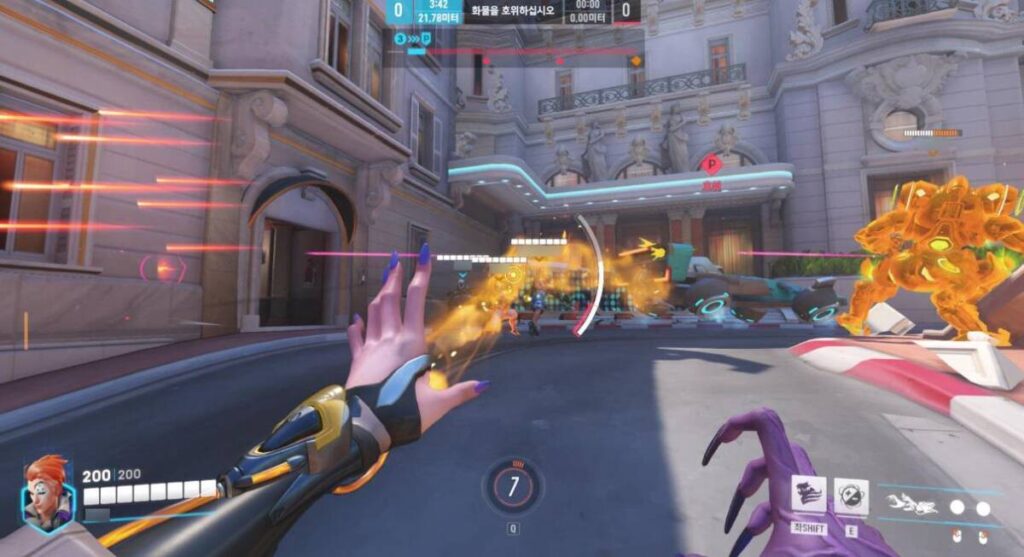Click the orange diamond destination marker
This screenshot has height=557, width=1024.
click(x=634, y=61)
